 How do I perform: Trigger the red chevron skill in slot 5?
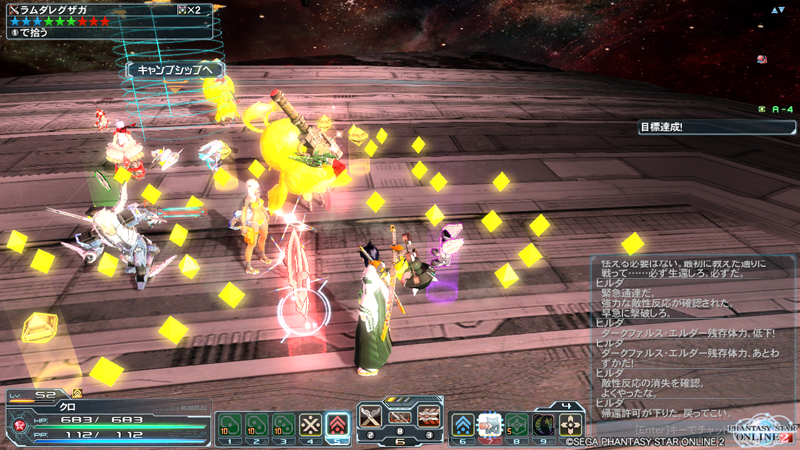(338, 426)
